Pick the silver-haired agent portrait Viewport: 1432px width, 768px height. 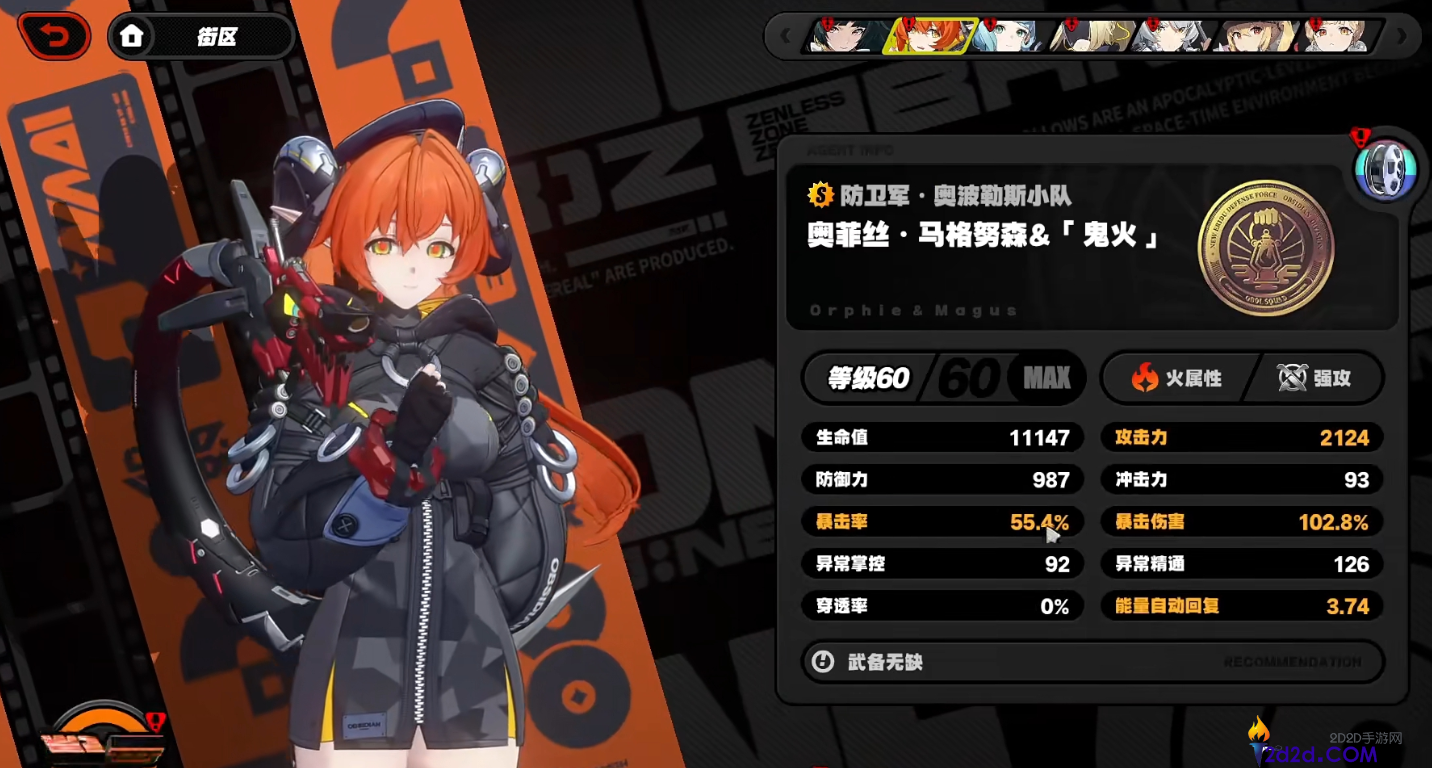[x=1170, y=37]
